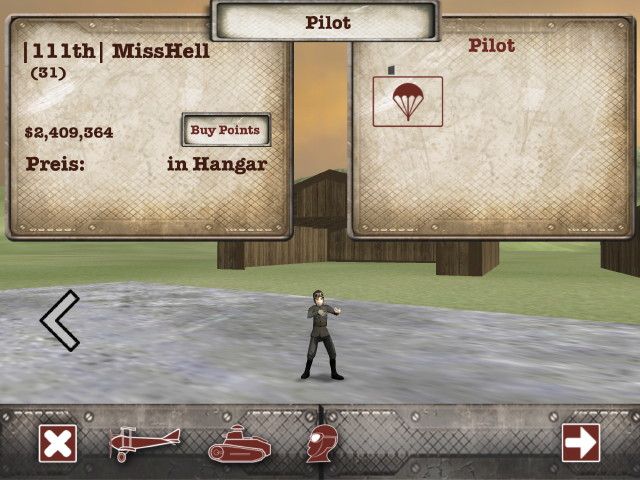Open the pilot head category
Screen dimensions: 640x480
(x=321, y=443)
